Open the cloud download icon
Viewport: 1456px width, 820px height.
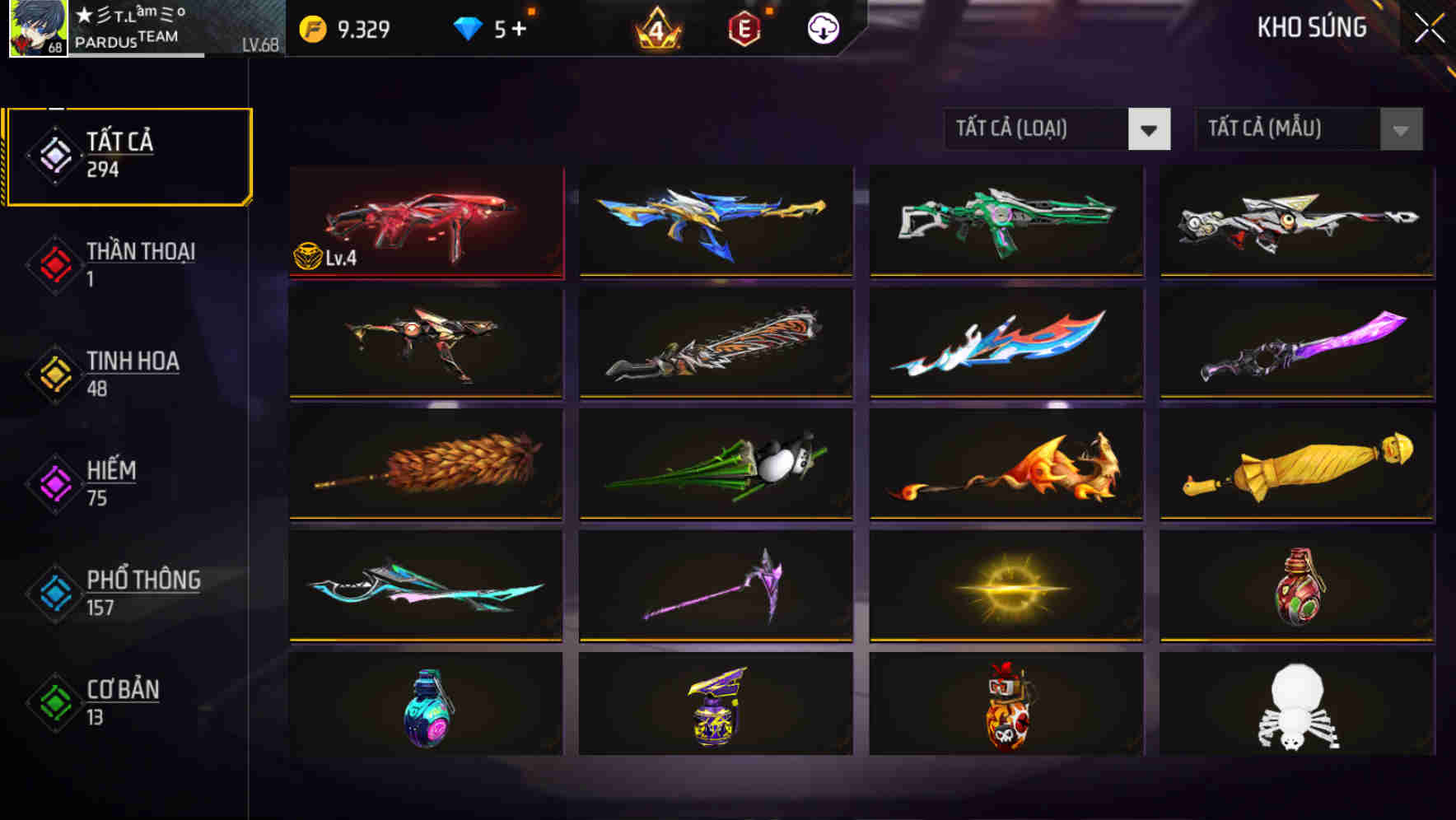(x=823, y=27)
